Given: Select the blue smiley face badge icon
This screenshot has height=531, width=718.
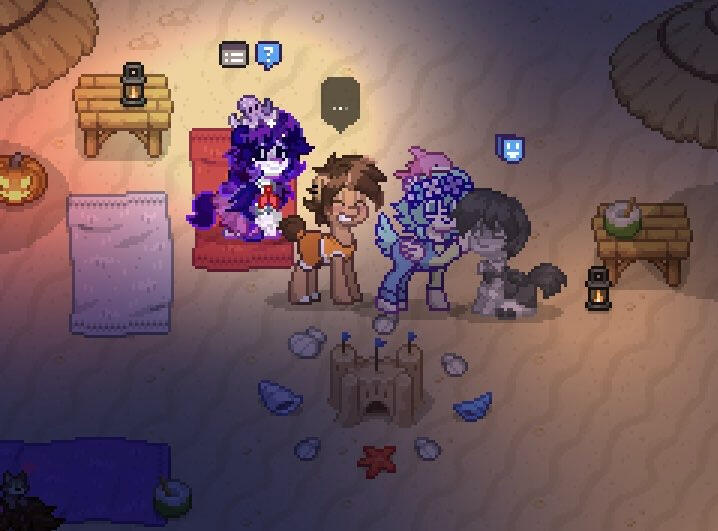Looking at the screenshot, I should click(x=510, y=150).
